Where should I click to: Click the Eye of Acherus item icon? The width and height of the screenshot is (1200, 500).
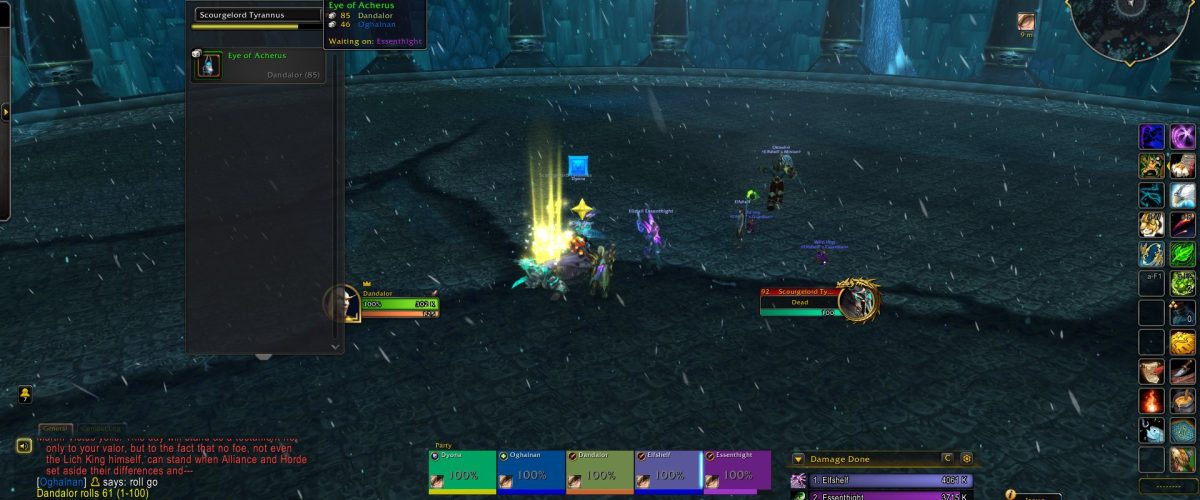[207, 65]
